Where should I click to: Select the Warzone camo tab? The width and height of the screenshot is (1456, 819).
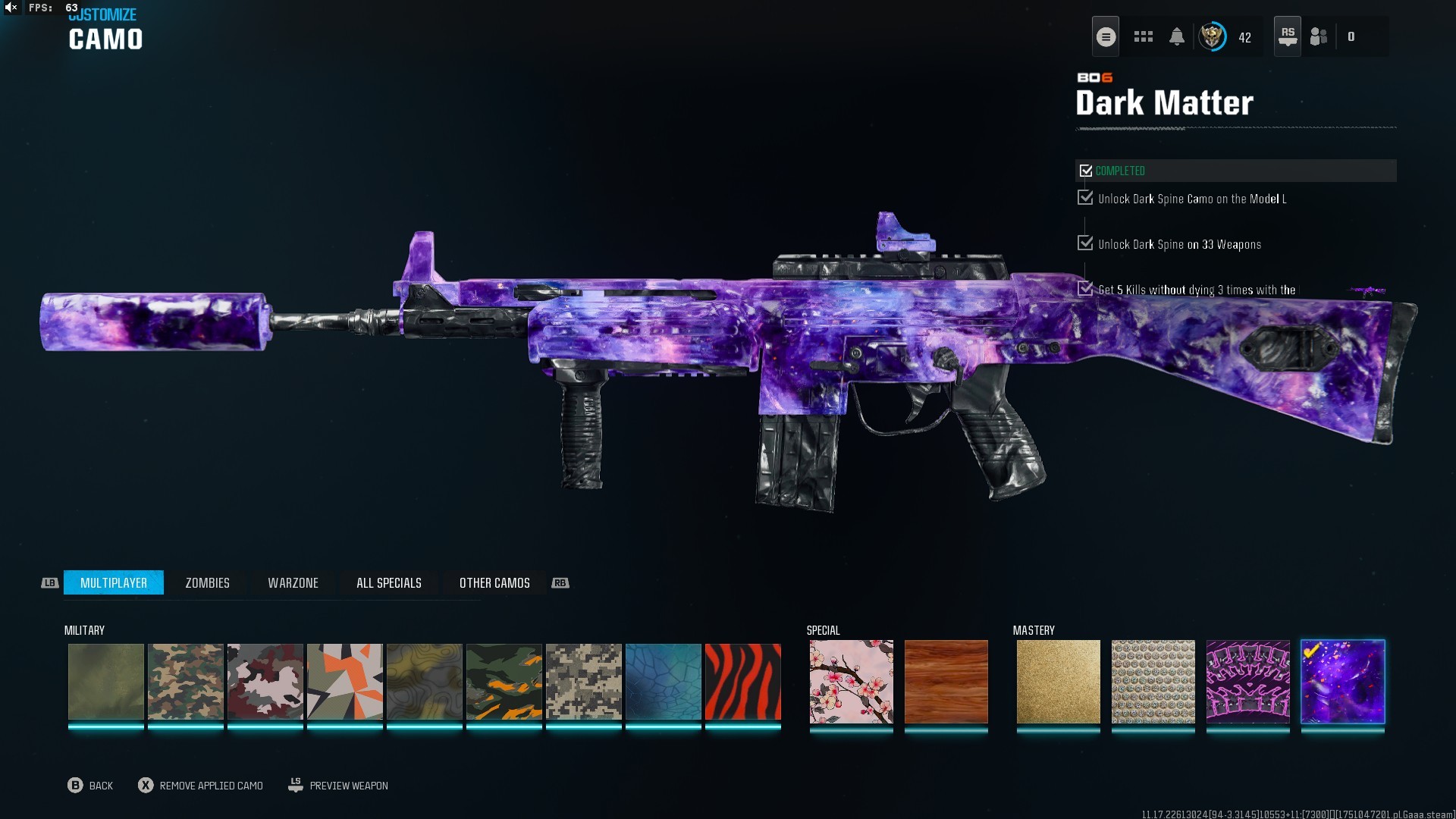tap(293, 582)
